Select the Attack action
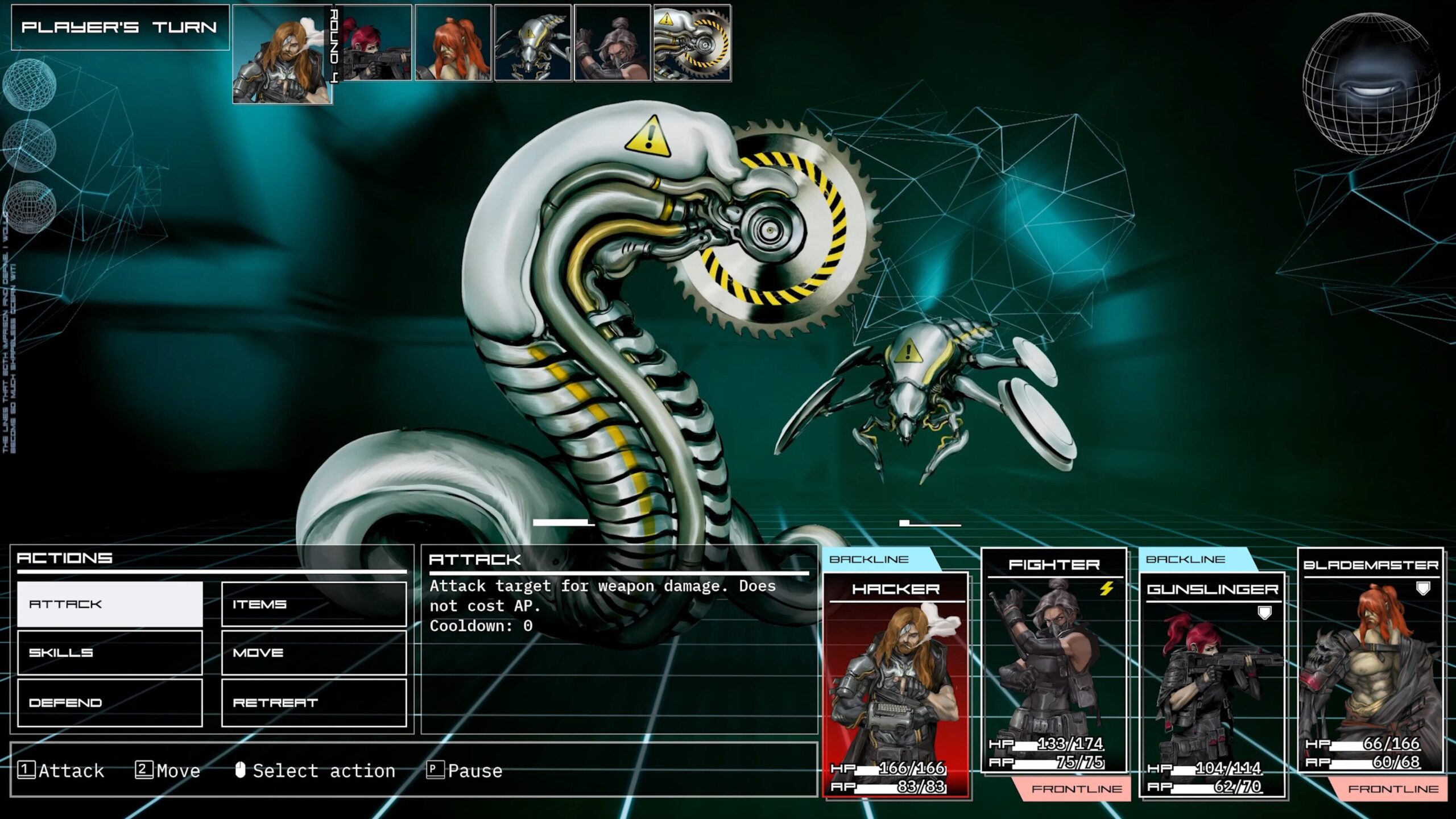Image resolution: width=1456 pixels, height=819 pixels. click(x=110, y=604)
